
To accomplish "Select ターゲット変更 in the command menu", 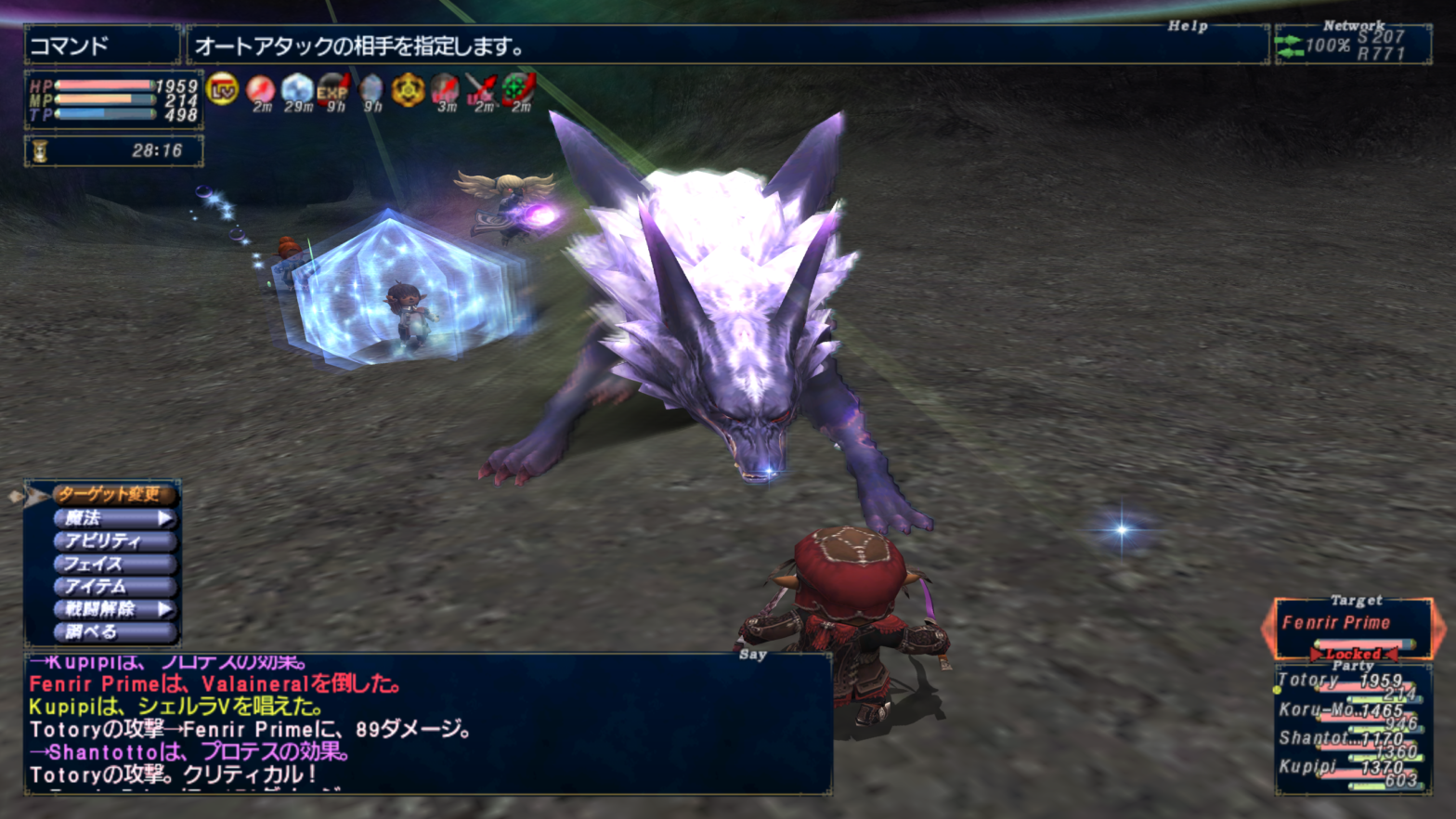I will tap(113, 494).
